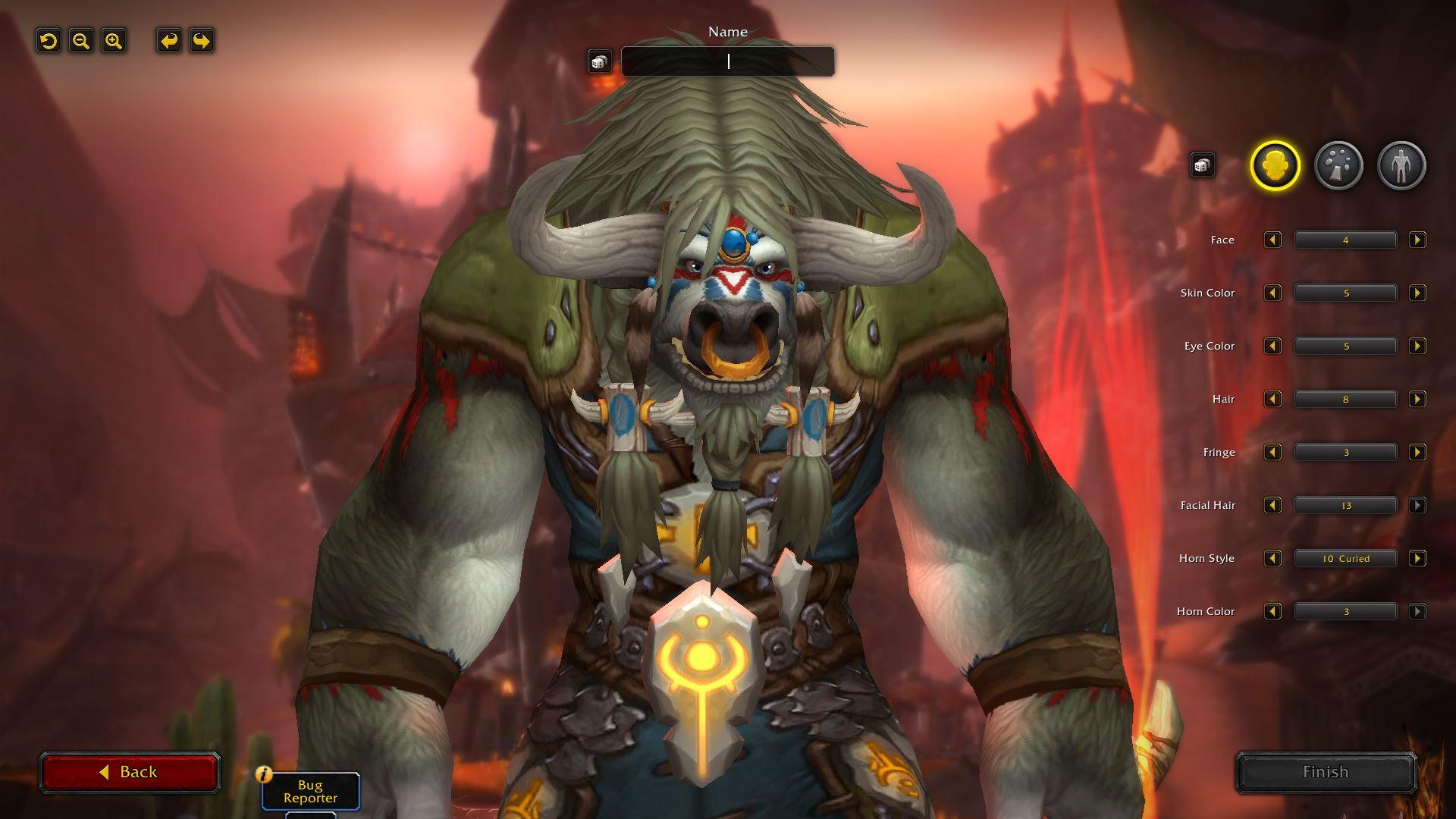Go back one Skin Color option
1456x819 pixels.
point(1273,293)
